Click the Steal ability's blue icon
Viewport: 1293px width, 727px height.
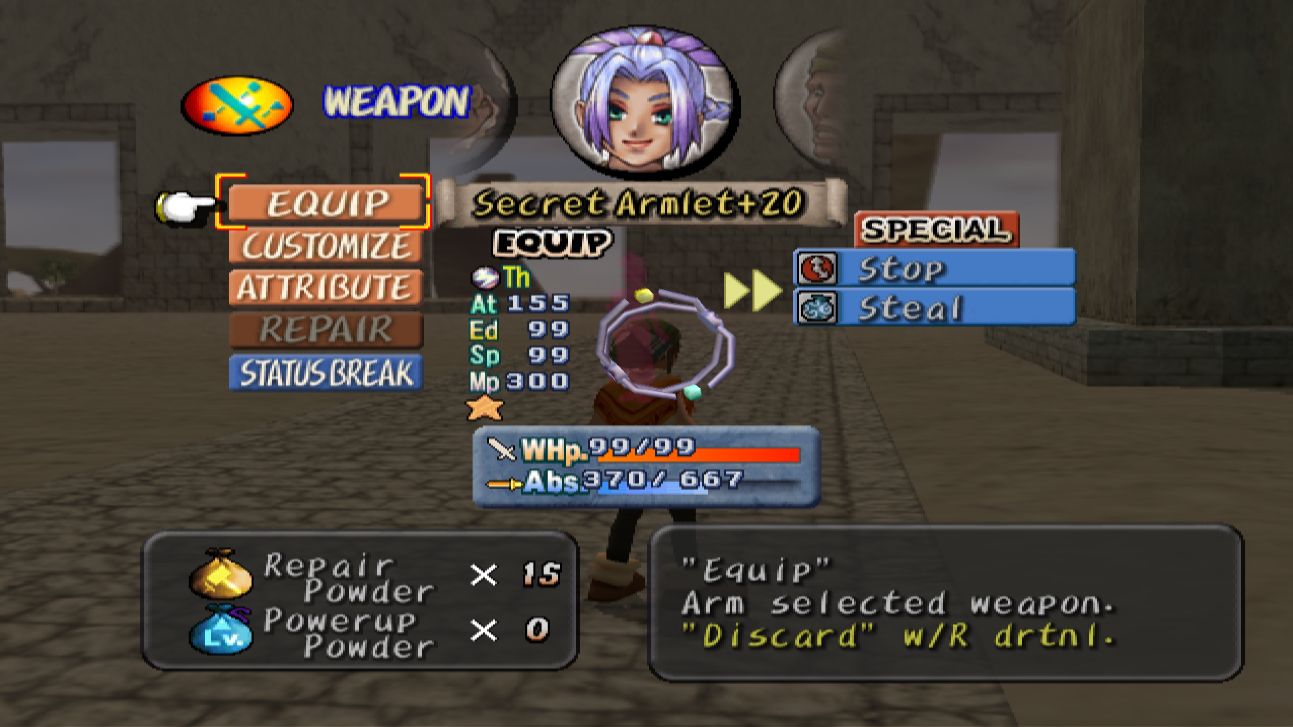816,307
